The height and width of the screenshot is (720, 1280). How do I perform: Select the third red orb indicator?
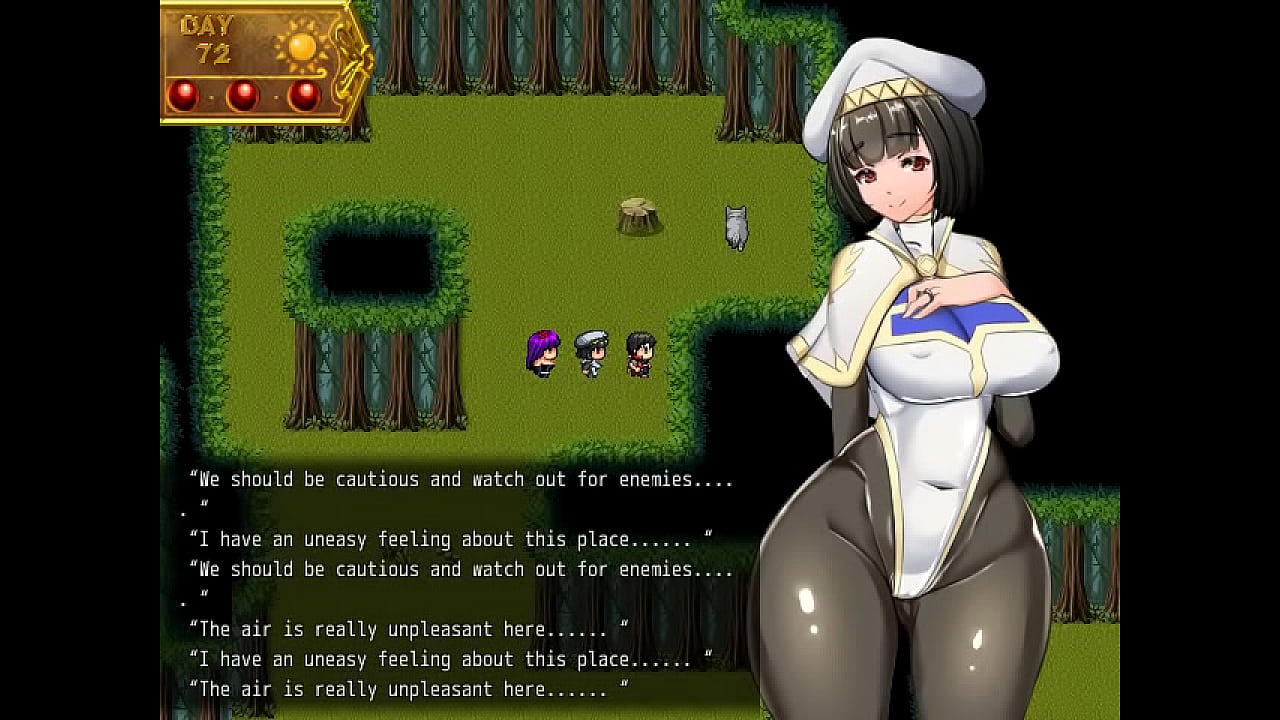coord(302,96)
